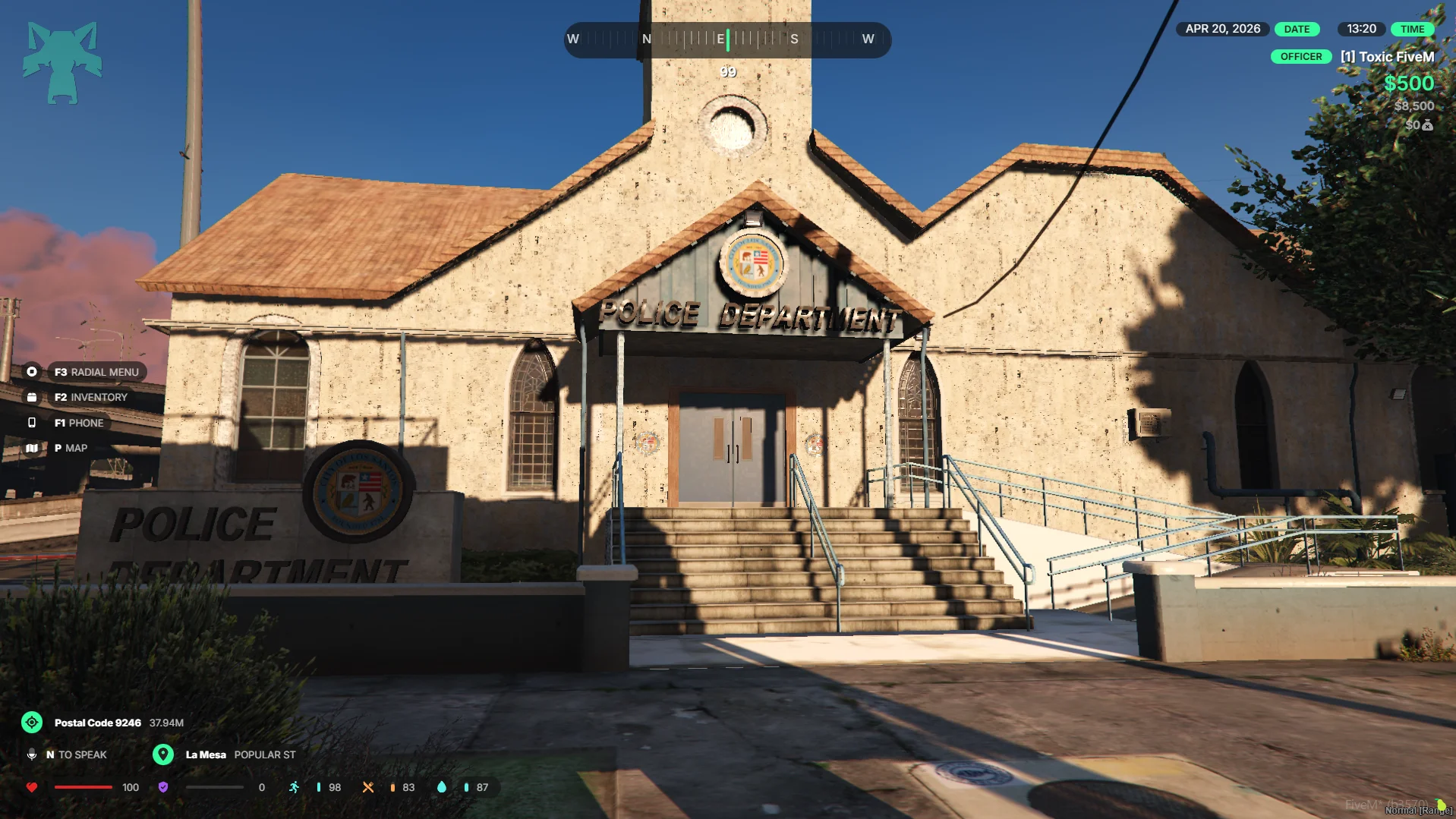Viewport: 1456px width, 819px height.
Task: Click the compass heading bar
Action: pos(727,39)
